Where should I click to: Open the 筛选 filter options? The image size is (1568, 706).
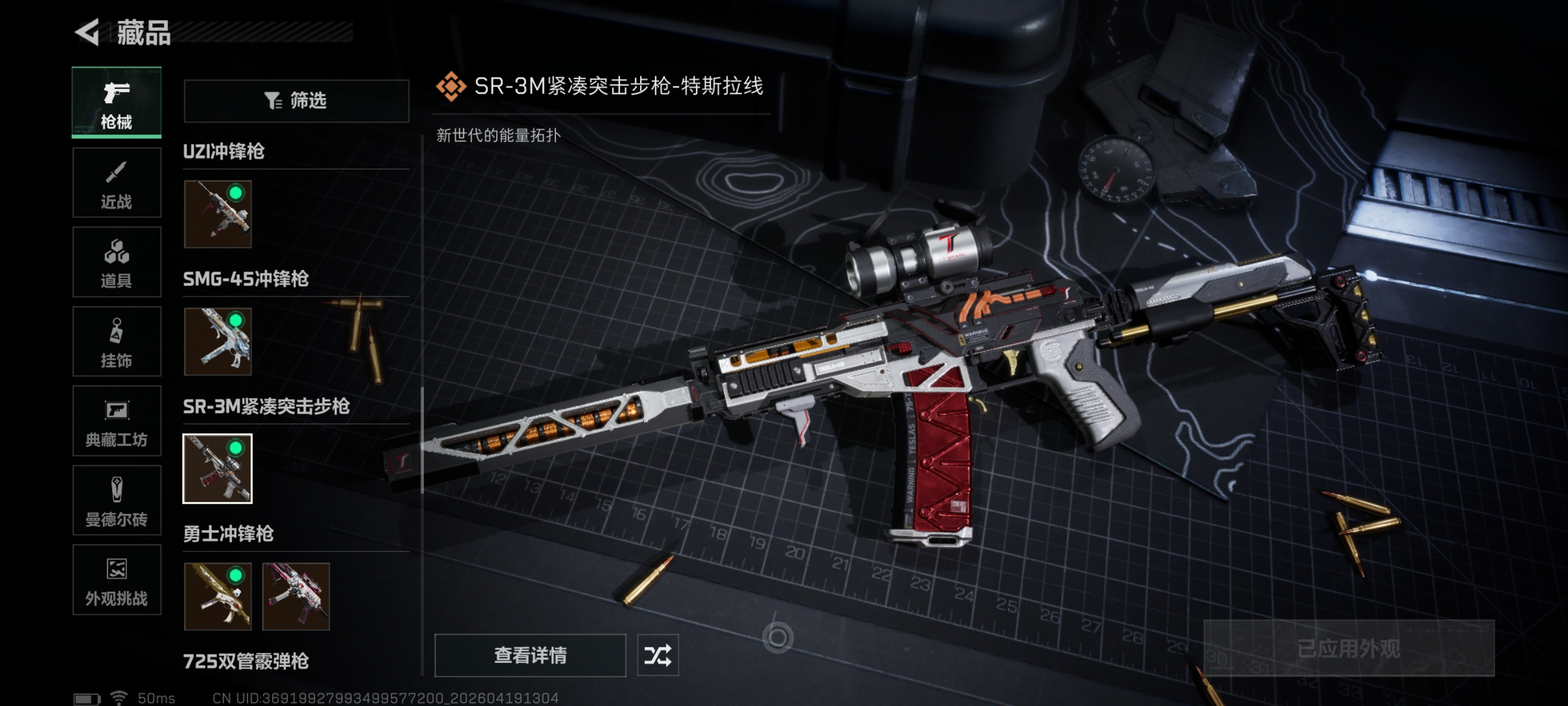(x=296, y=100)
